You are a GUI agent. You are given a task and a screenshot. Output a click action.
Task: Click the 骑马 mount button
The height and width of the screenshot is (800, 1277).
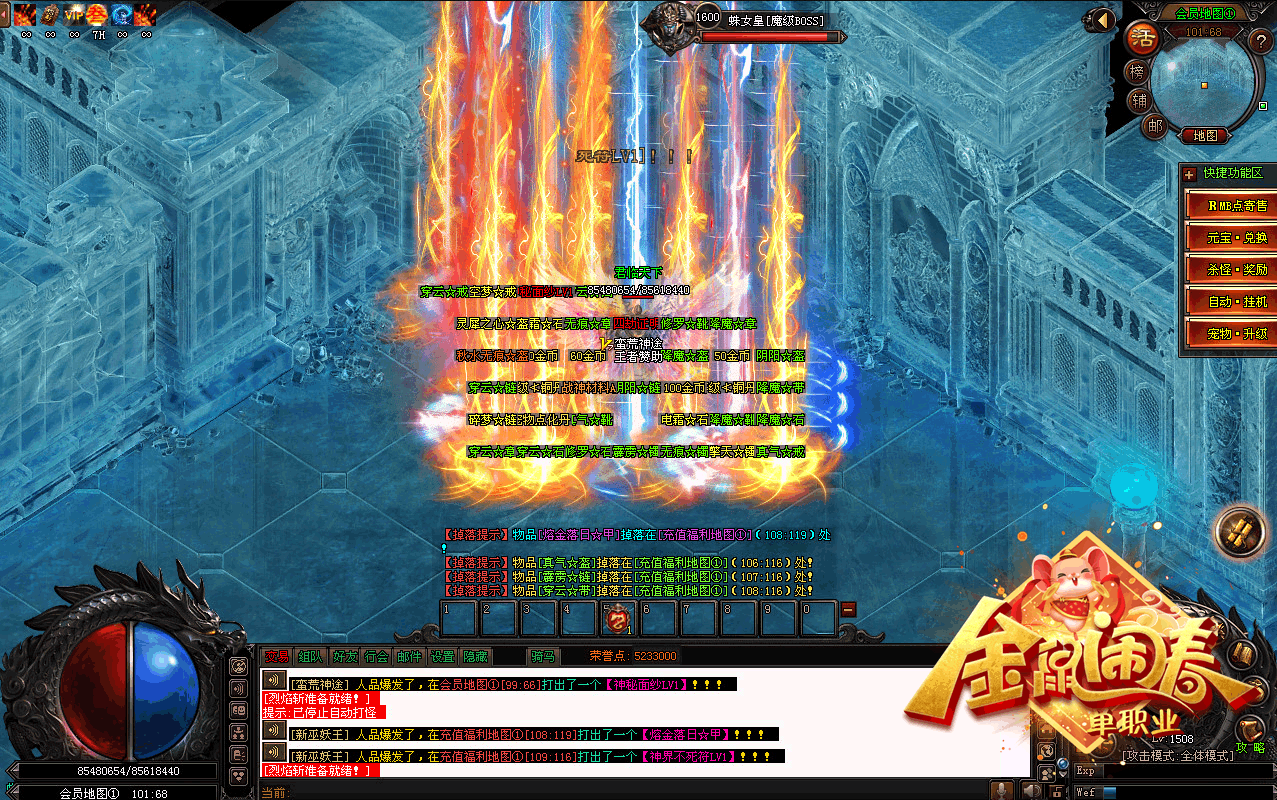click(x=543, y=656)
